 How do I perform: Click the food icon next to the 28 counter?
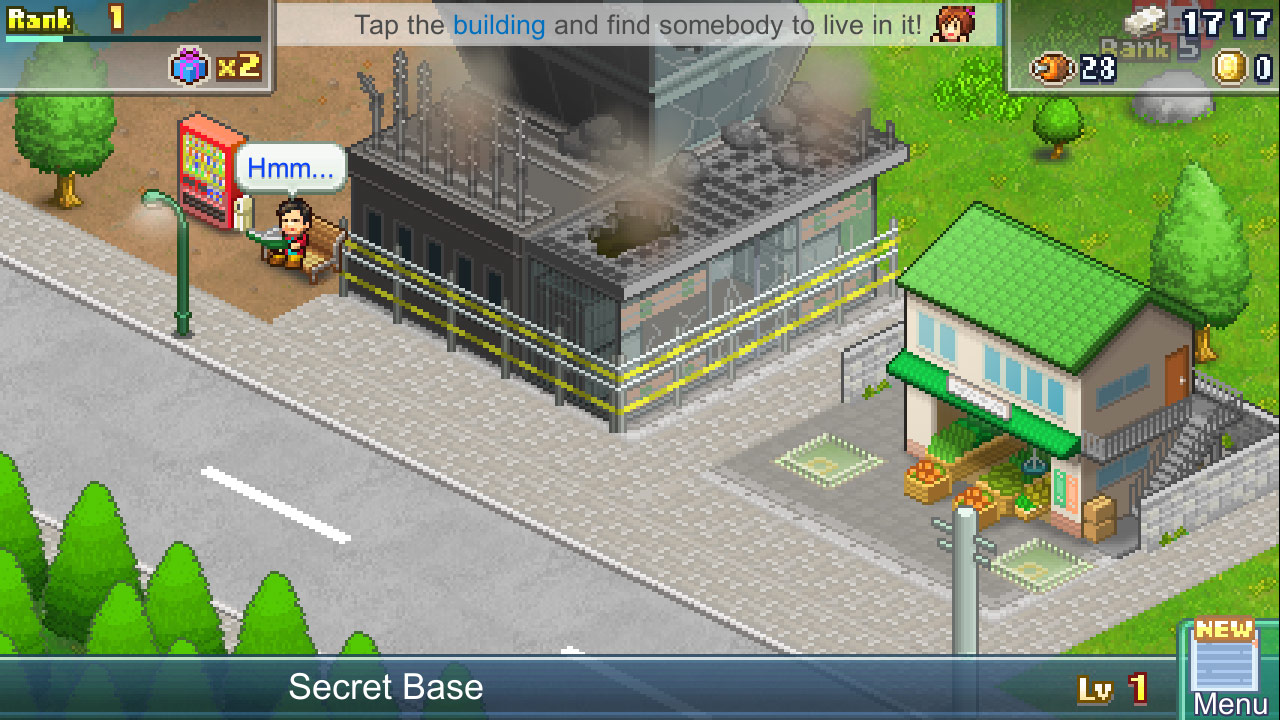click(x=1051, y=70)
